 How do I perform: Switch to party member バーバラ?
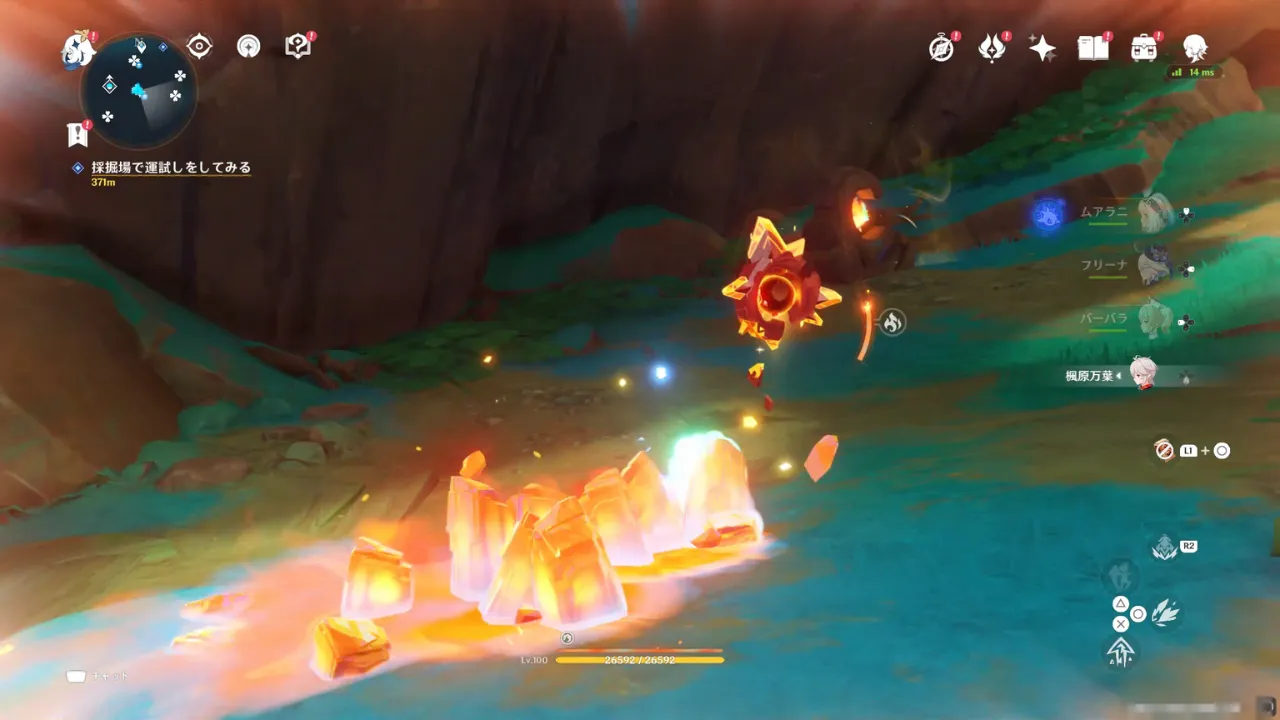click(1155, 319)
